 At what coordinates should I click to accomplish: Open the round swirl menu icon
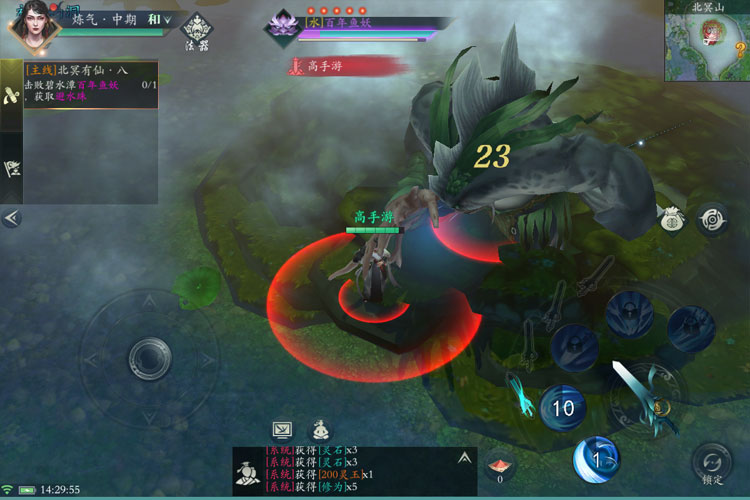pos(711,216)
